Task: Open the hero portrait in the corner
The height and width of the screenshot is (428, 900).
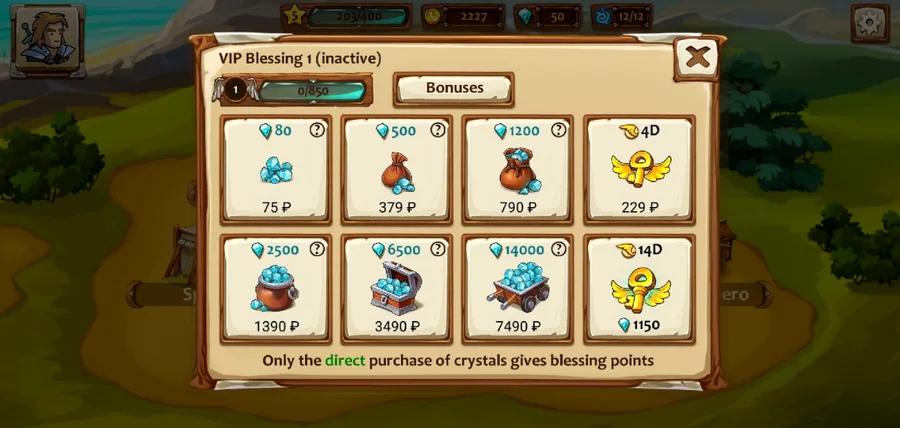Action: (47, 38)
